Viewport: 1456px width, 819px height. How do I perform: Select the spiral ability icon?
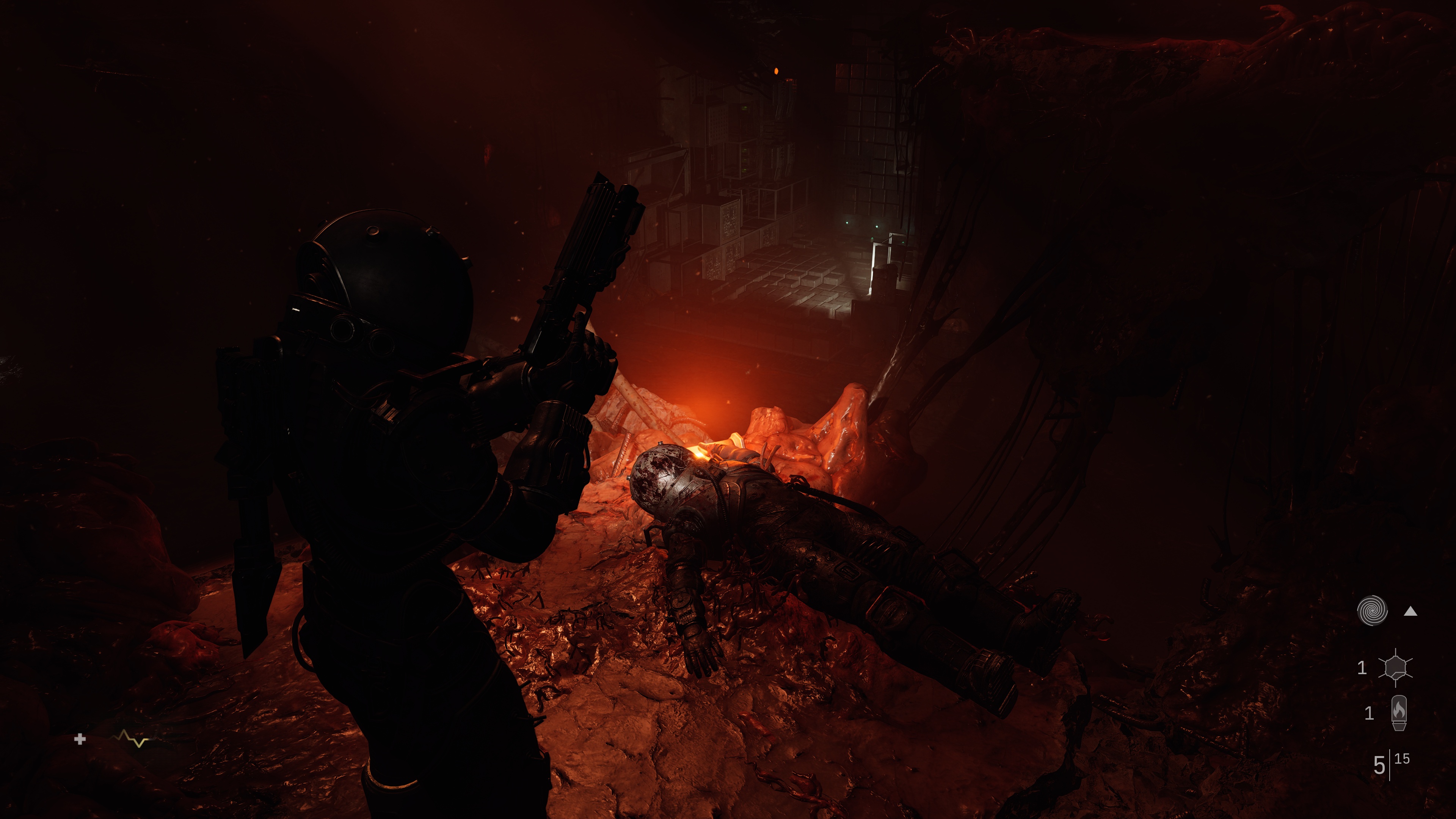[1372, 611]
